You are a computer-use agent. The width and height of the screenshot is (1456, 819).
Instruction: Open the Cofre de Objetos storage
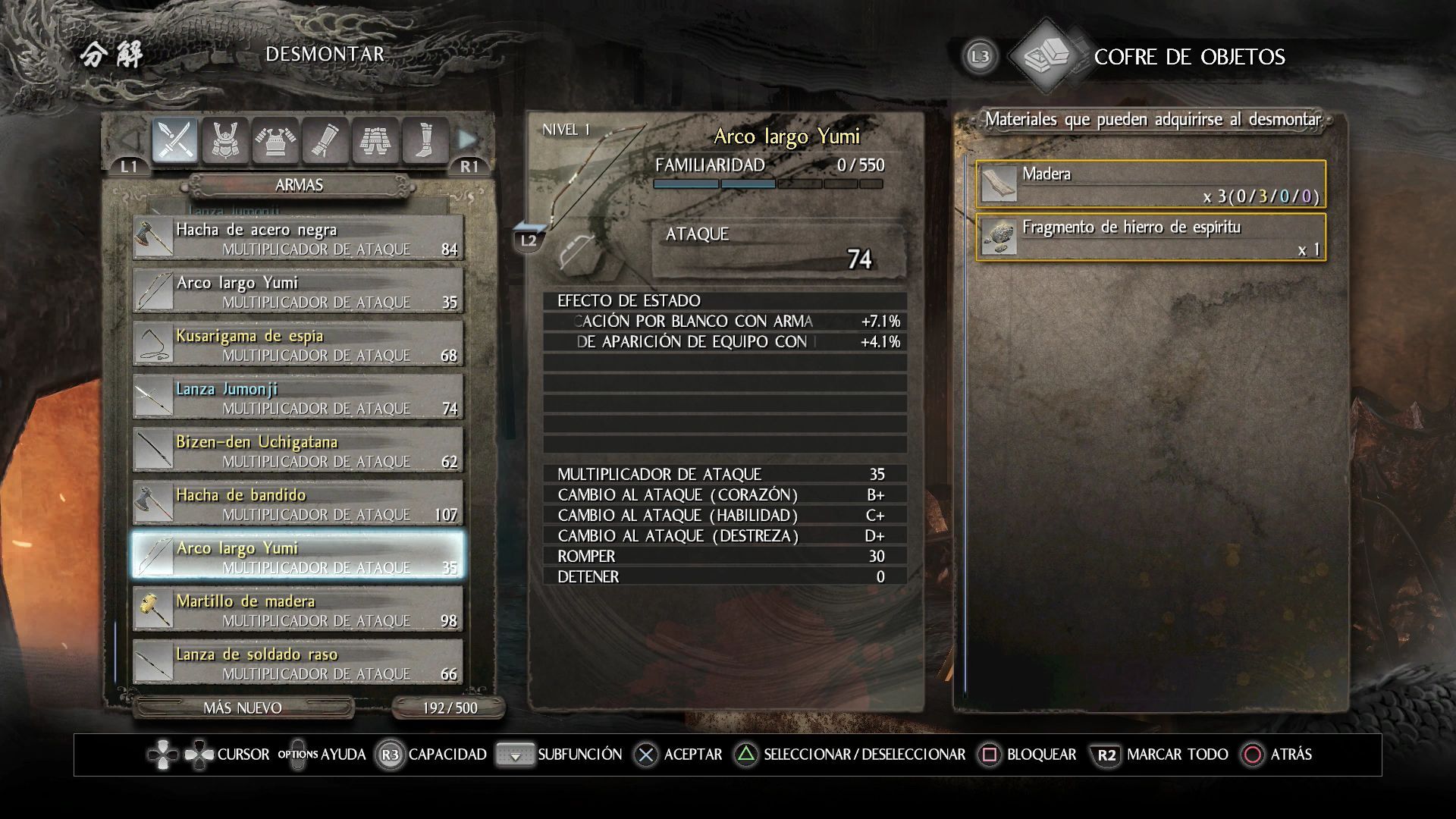(x=1188, y=57)
